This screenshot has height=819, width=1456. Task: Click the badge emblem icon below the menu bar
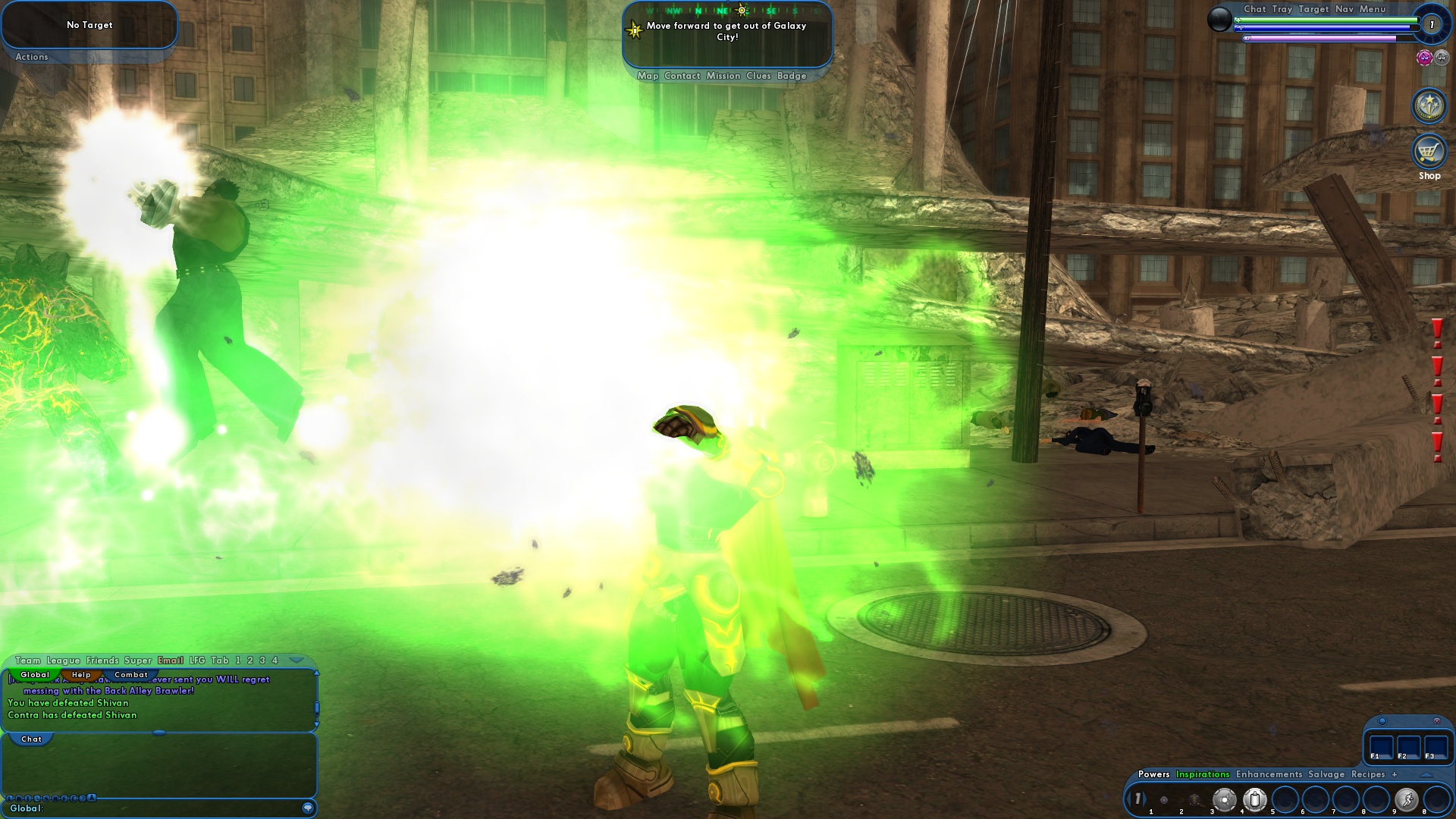pyautogui.click(x=1429, y=106)
